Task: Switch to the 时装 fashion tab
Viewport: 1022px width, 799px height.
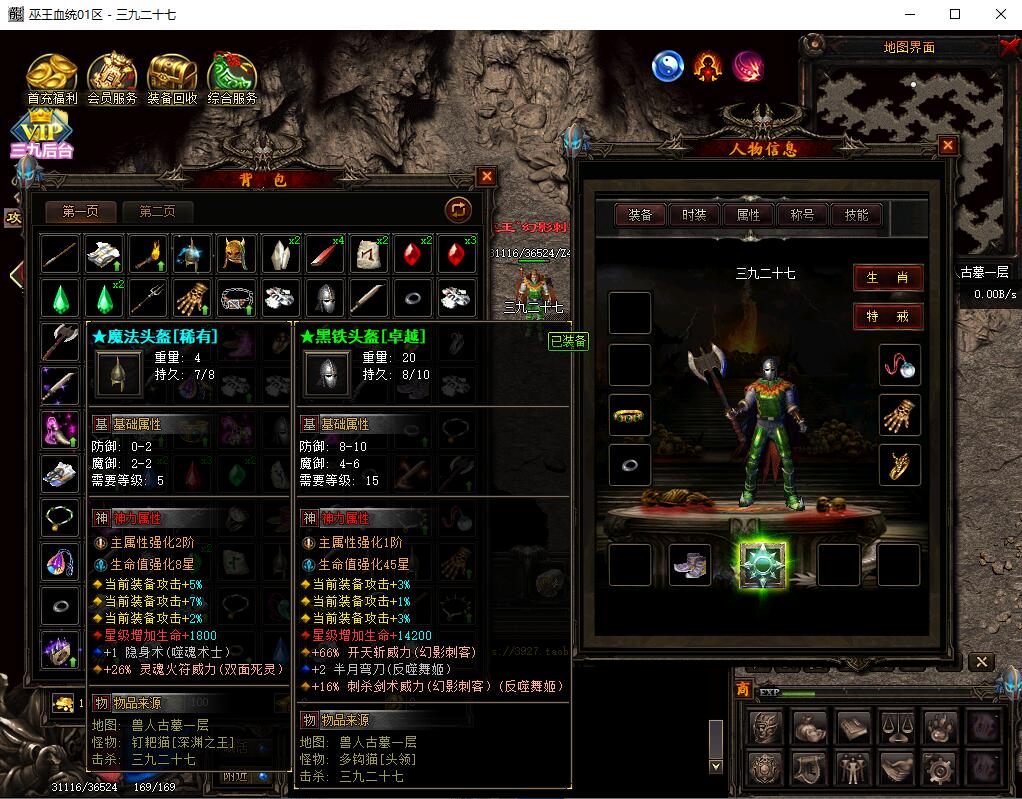Action: (694, 215)
